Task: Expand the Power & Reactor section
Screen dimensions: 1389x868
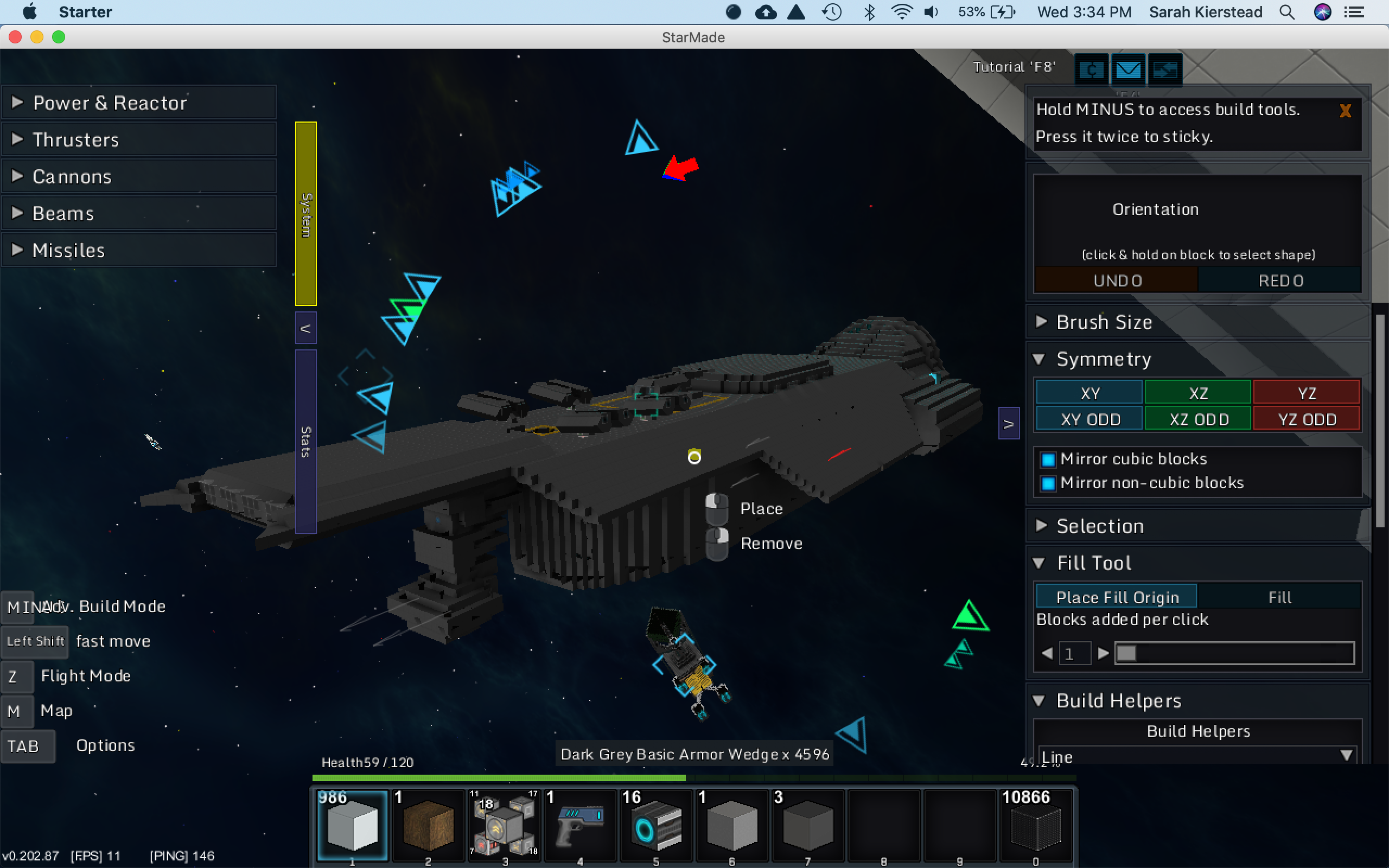Action: pyautogui.click(x=138, y=103)
